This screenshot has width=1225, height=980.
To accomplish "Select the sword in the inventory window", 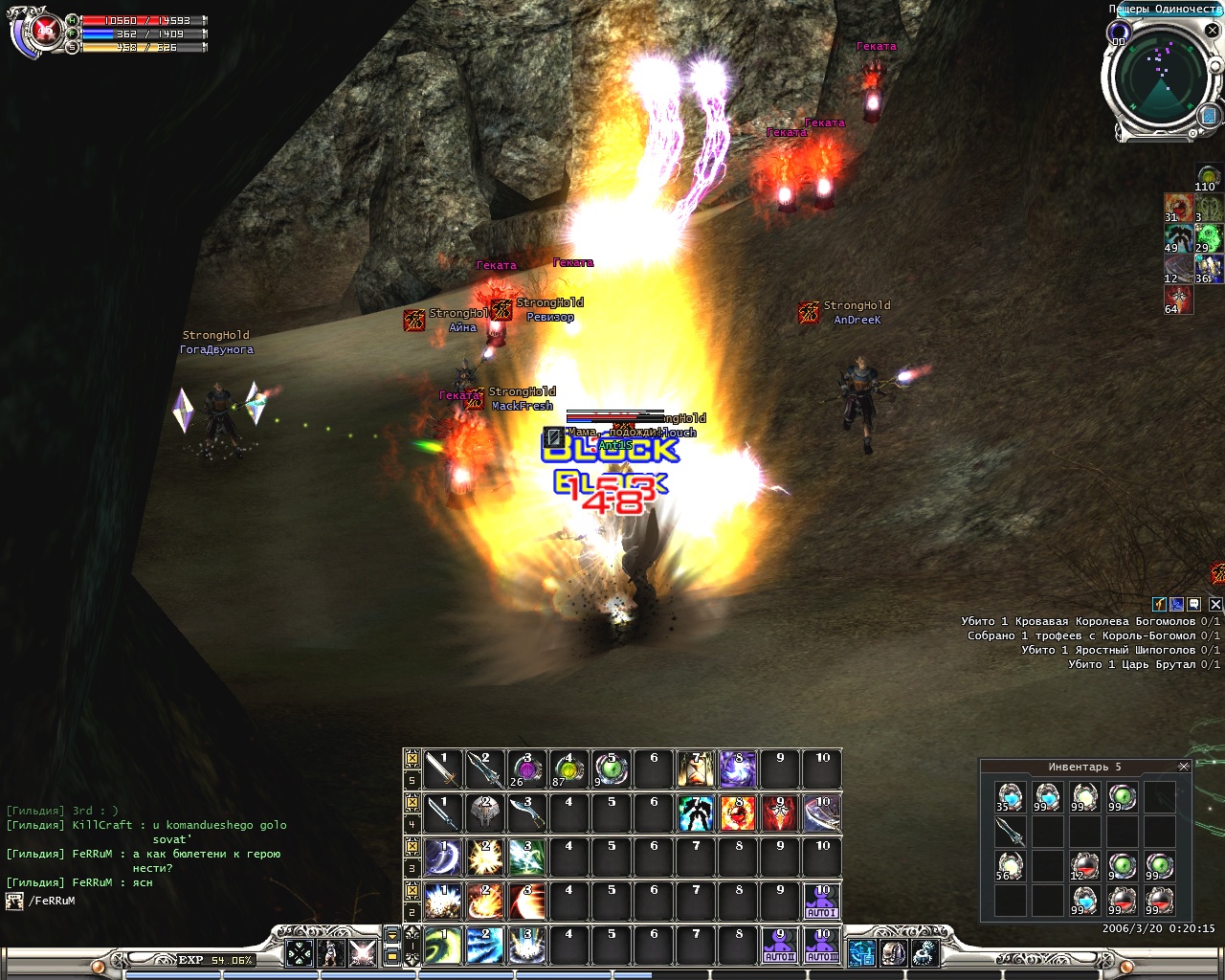I will (x=1010, y=832).
